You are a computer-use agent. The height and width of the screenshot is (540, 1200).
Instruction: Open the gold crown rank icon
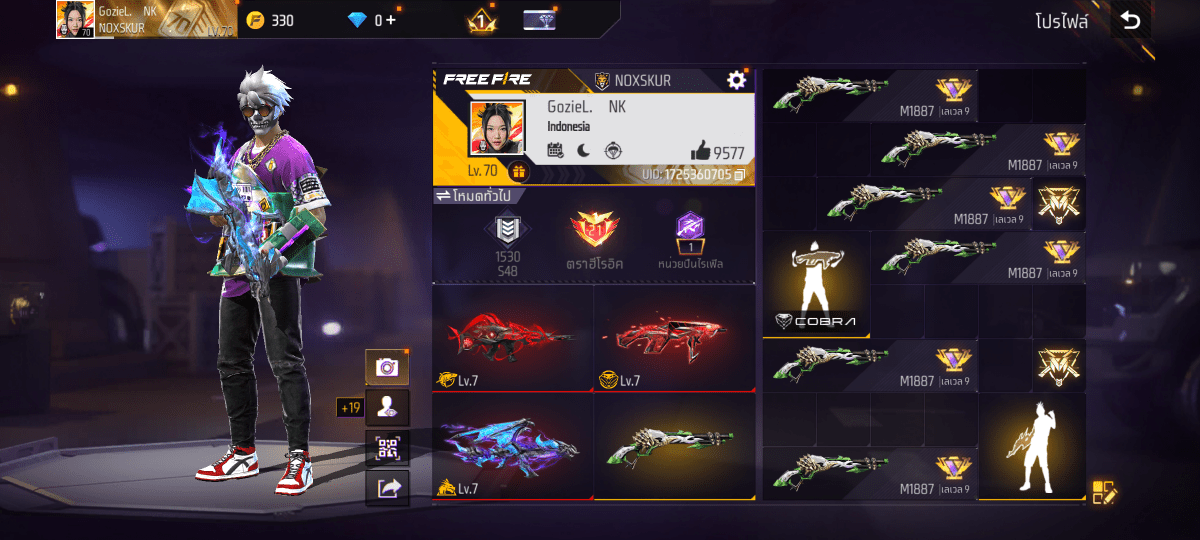[481, 20]
